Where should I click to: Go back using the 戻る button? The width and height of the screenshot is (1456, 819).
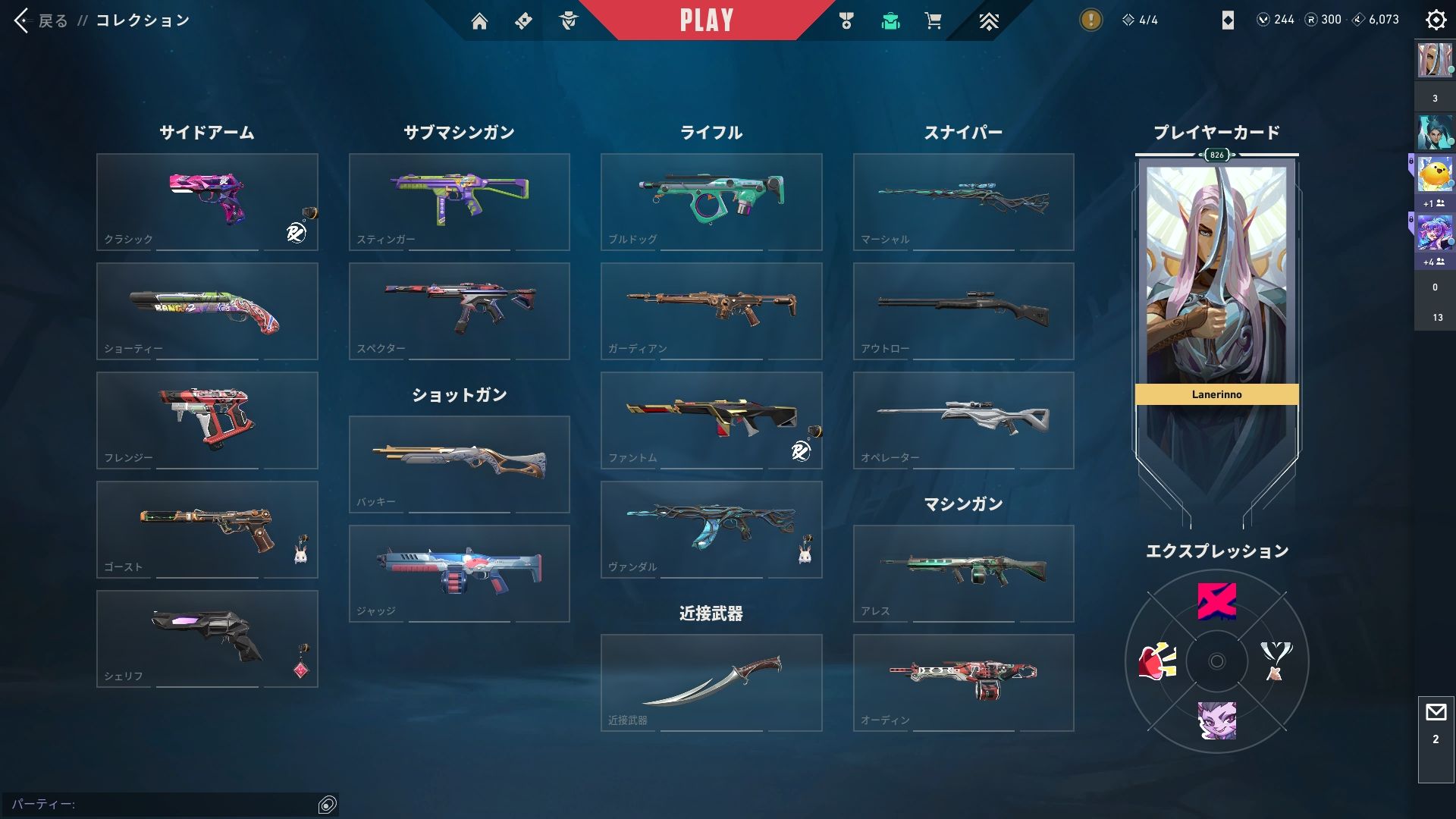42,20
